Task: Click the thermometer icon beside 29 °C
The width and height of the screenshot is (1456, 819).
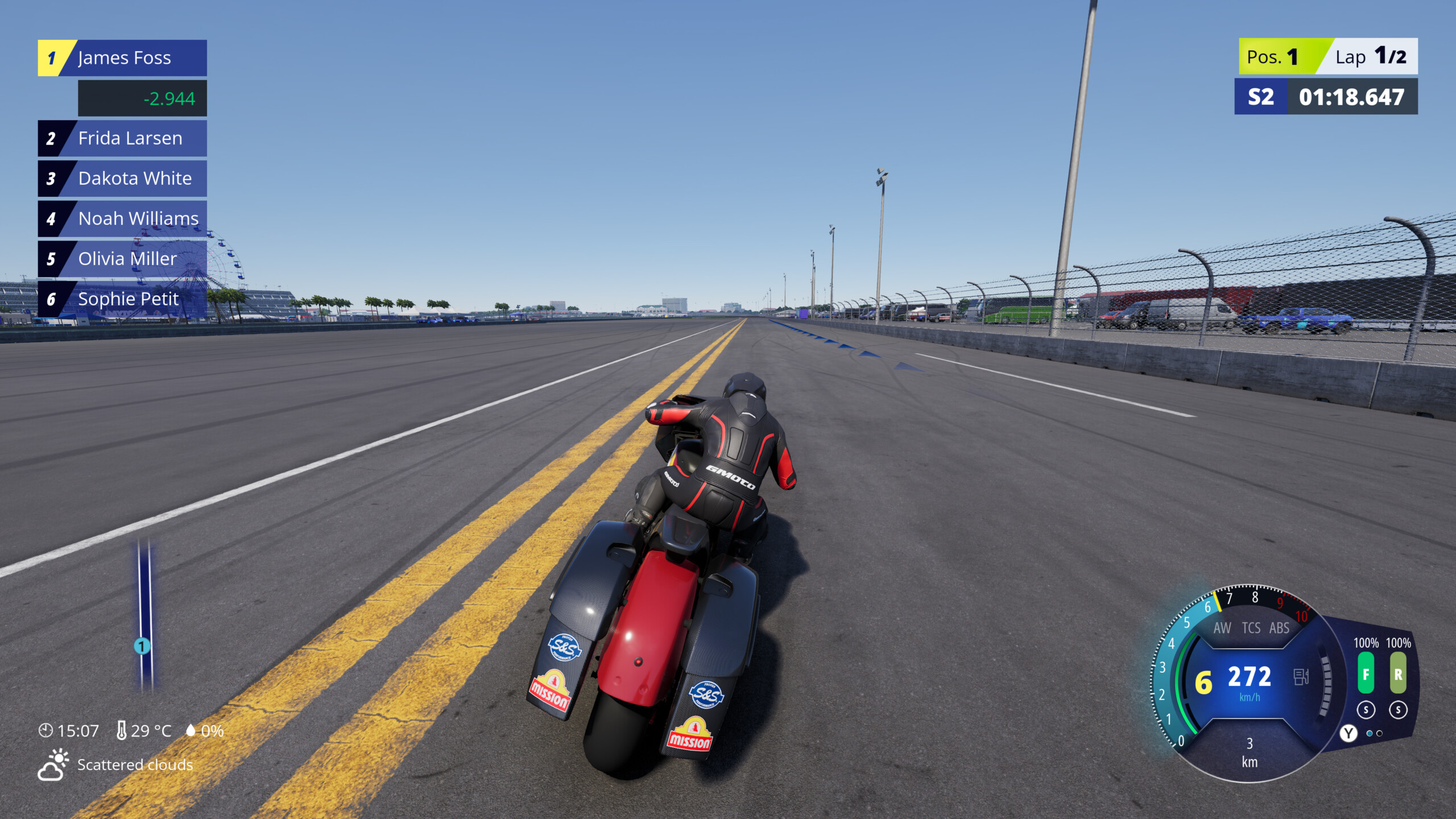Action: (x=123, y=730)
